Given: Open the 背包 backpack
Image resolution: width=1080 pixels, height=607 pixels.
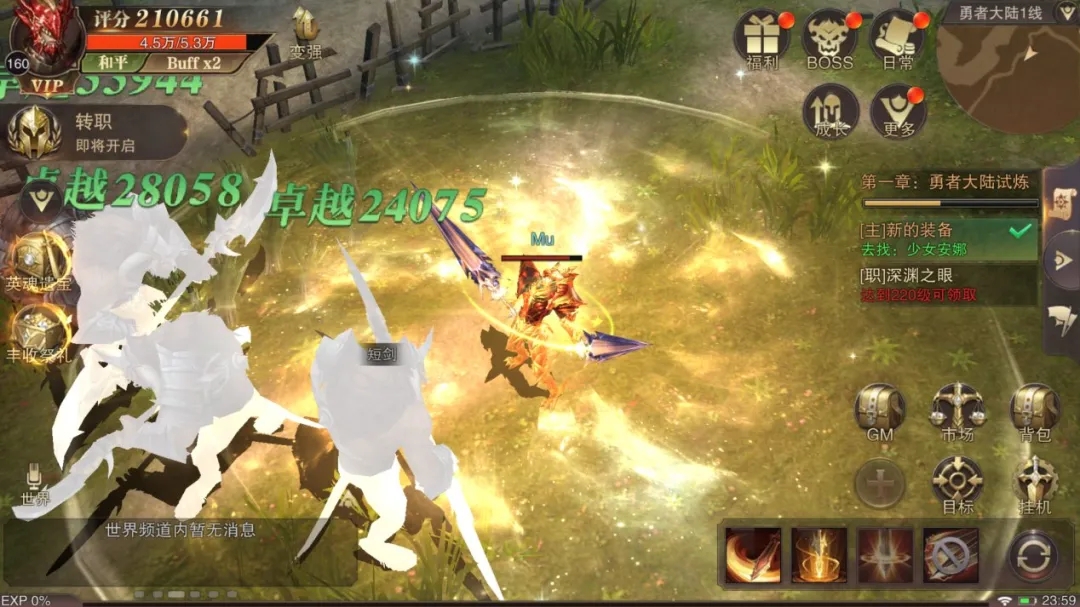Looking at the screenshot, I should click(x=1034, y=408).
